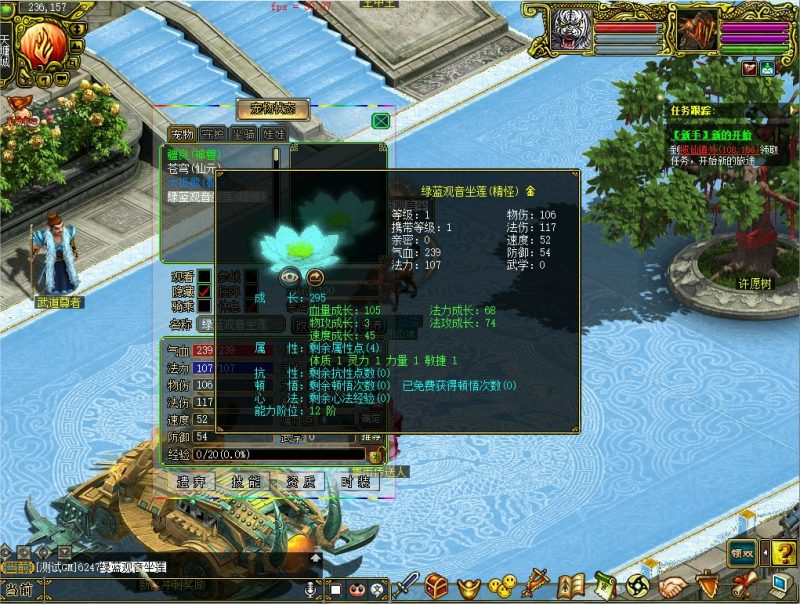Open the mail envelope icon
The height and width of the screenshot is (604, 800).
[749, 68]
